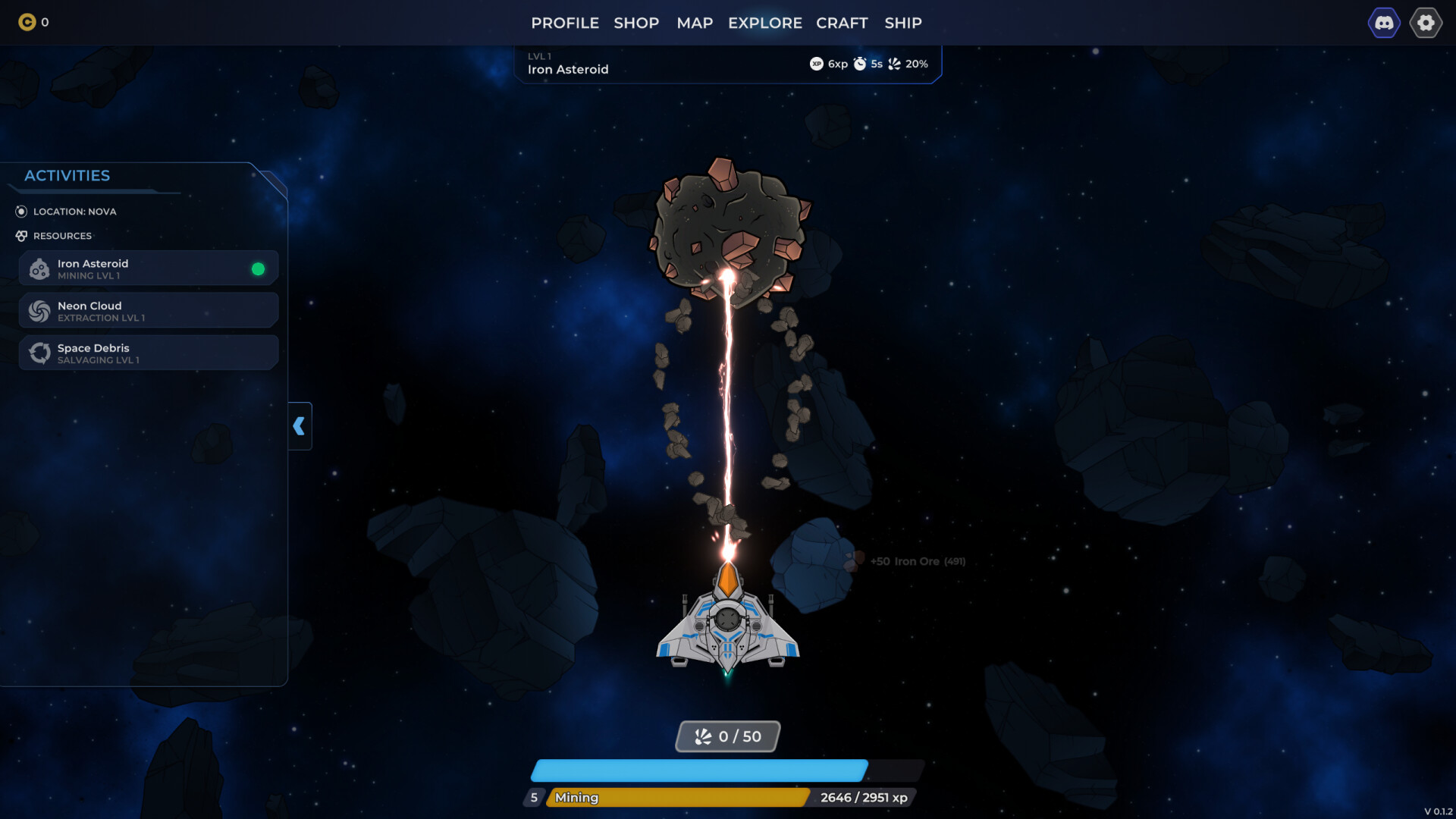The image size is (1456, 819).
Task: Select the Iron Asteroid mining resource icon
Action: [x=39, y=268]
